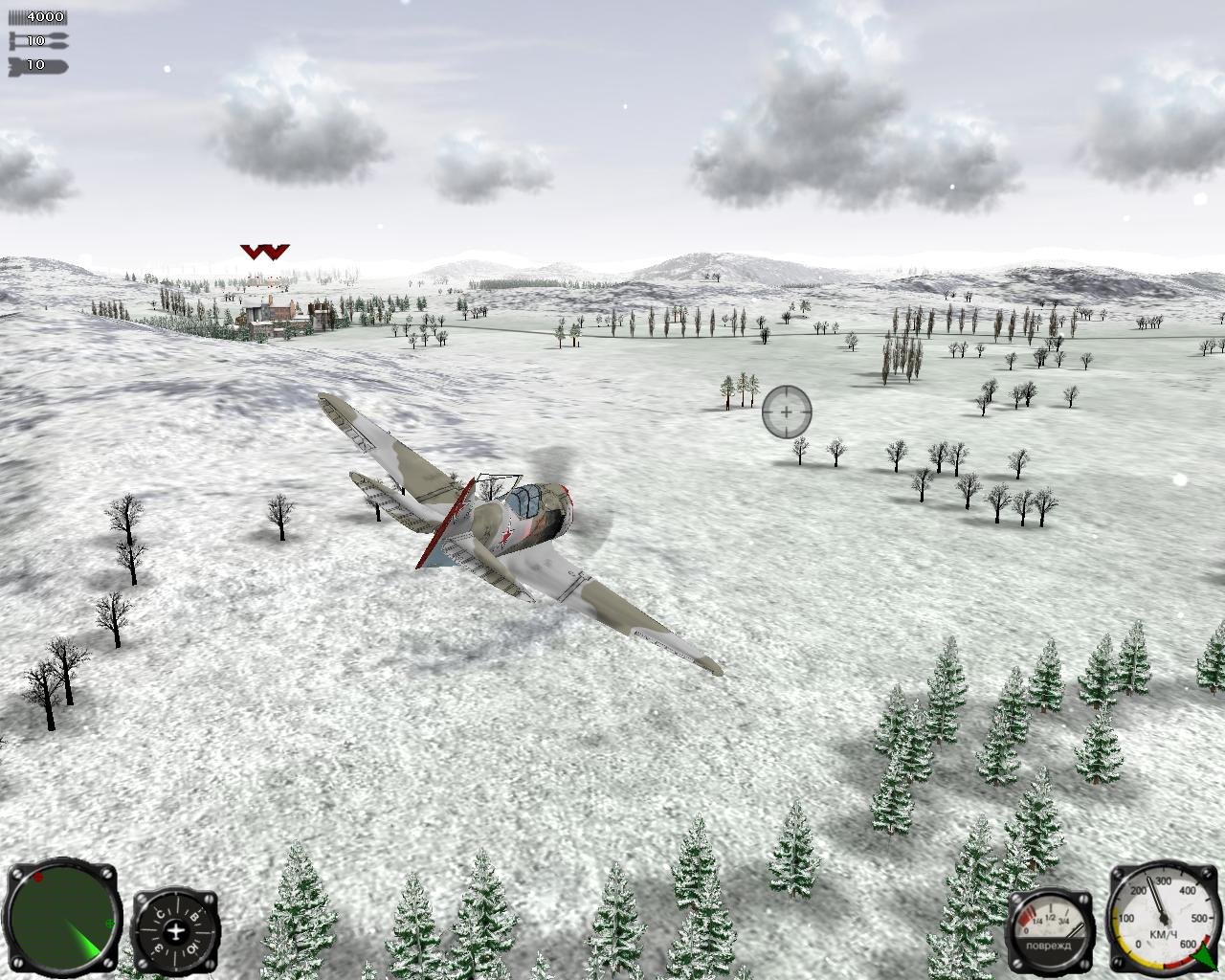Click the damage gauge labeled повреж
Image resolution: width=1225 pixels, height=980 pixels.
[1049, 932]
